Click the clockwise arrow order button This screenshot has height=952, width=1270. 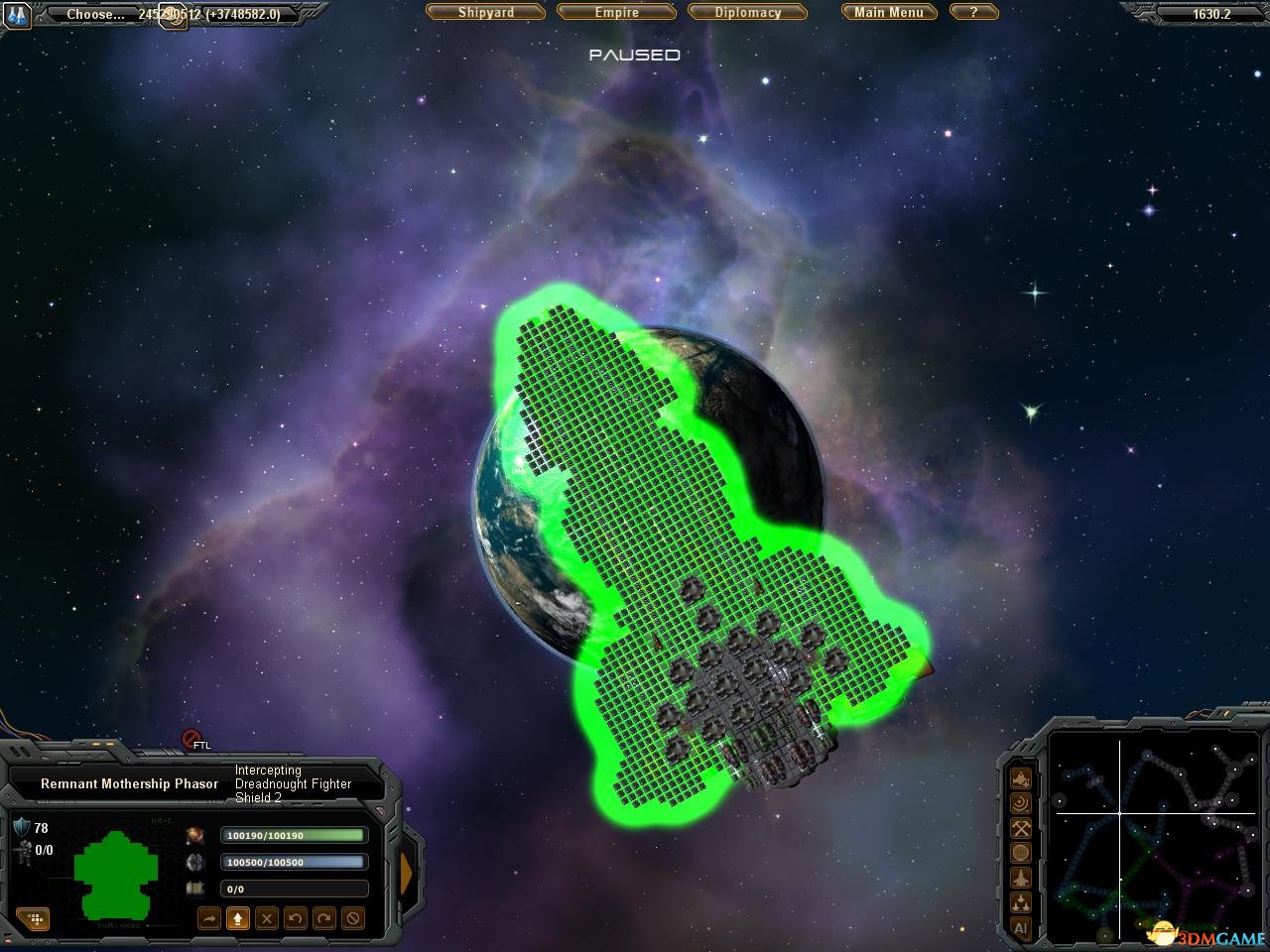point(323,919)
